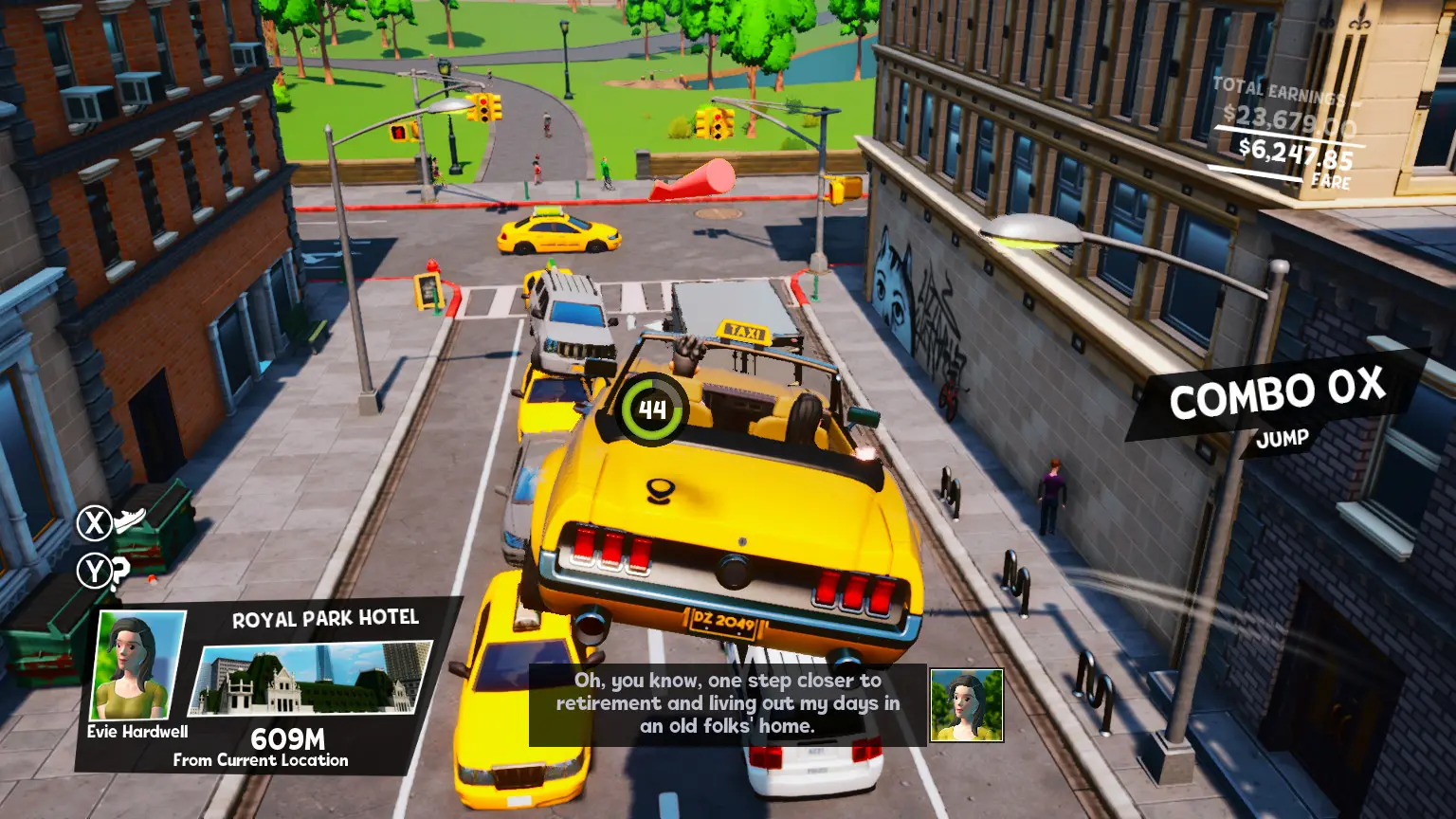The width and height of the screenshot is (1456, 819).
Task: Click Evie Hardwell's name label
Action: pos(136,731)
